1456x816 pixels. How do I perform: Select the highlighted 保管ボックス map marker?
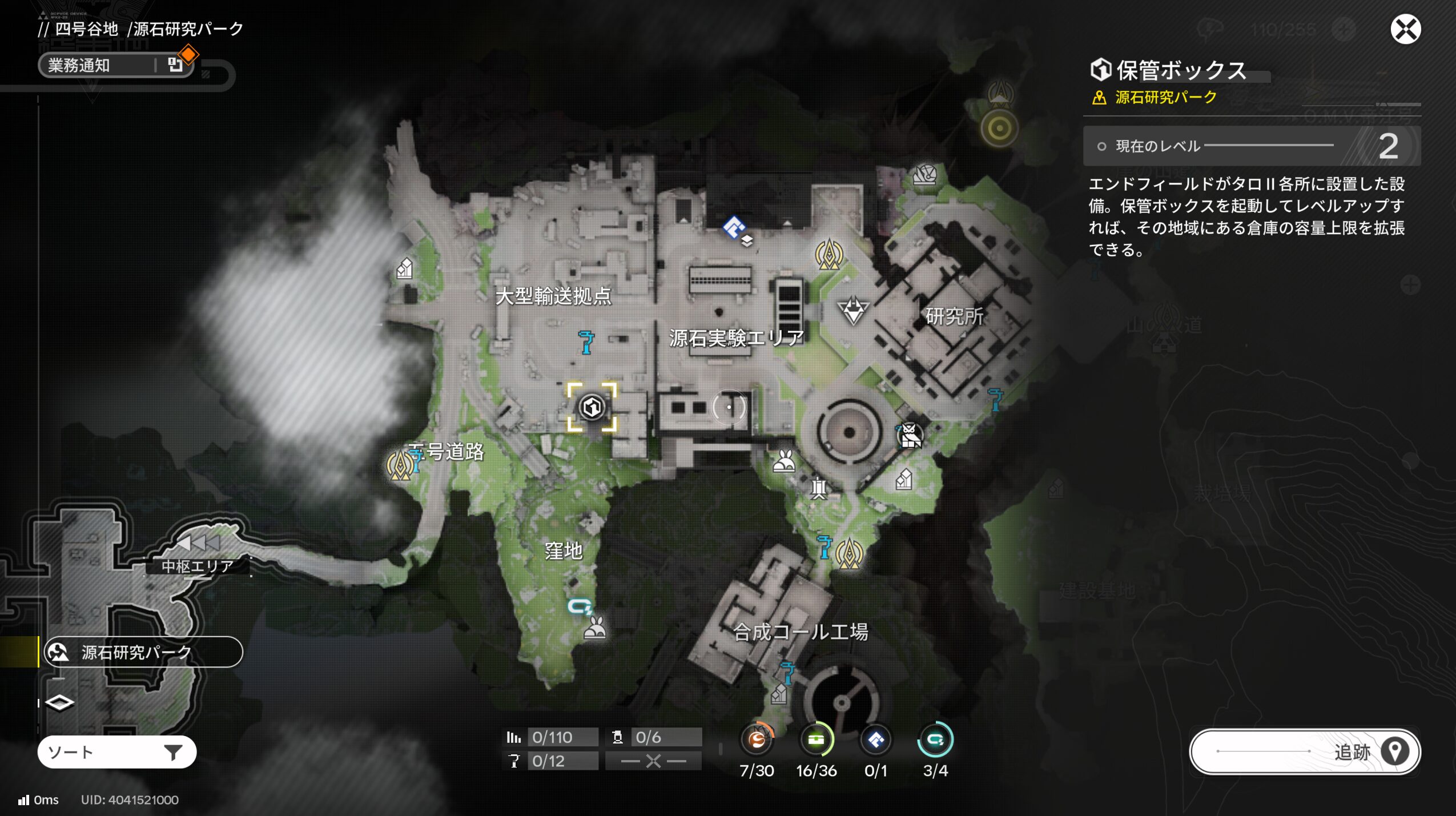592,407
